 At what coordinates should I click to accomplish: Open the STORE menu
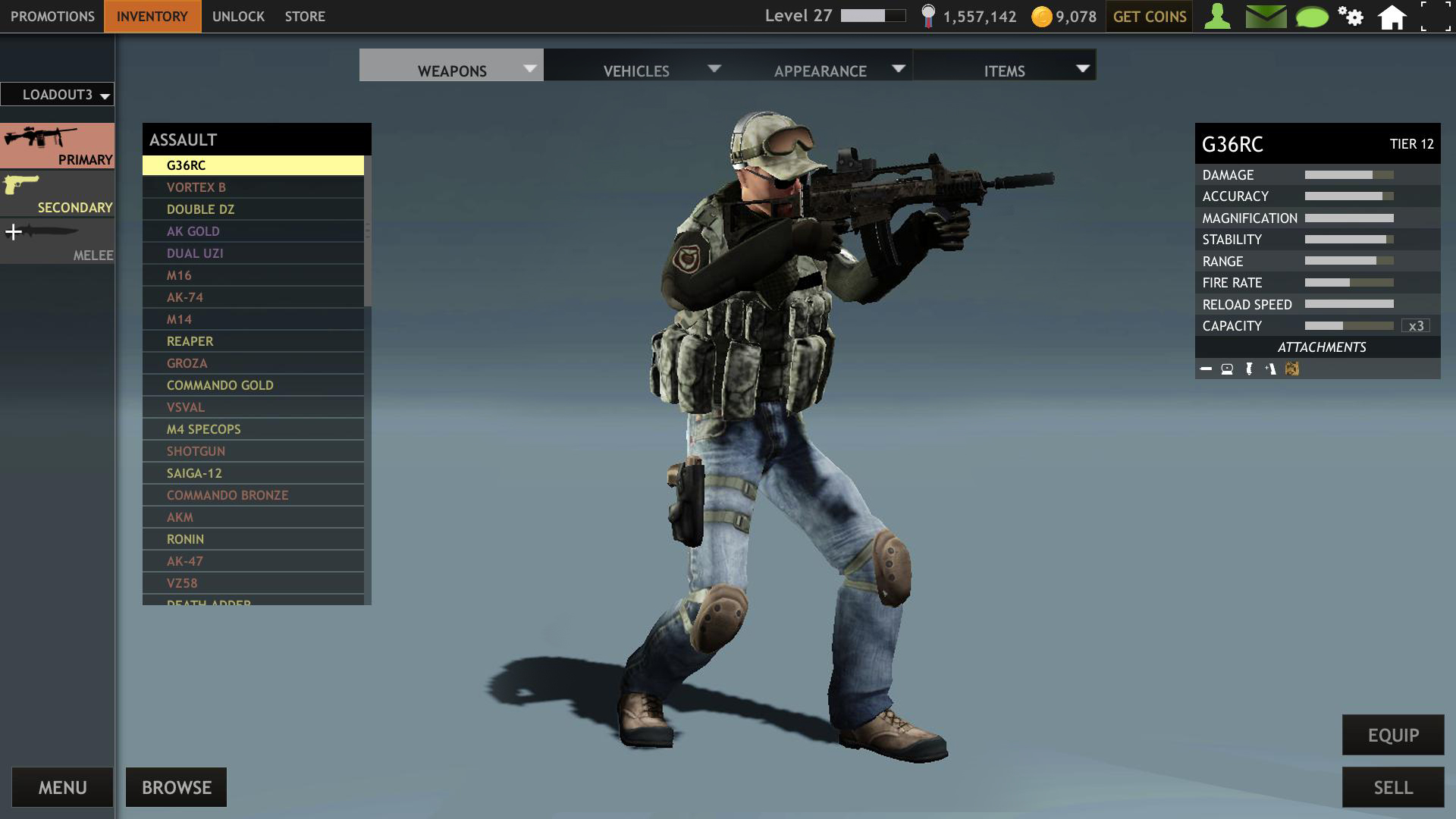[x=305, y=16]
